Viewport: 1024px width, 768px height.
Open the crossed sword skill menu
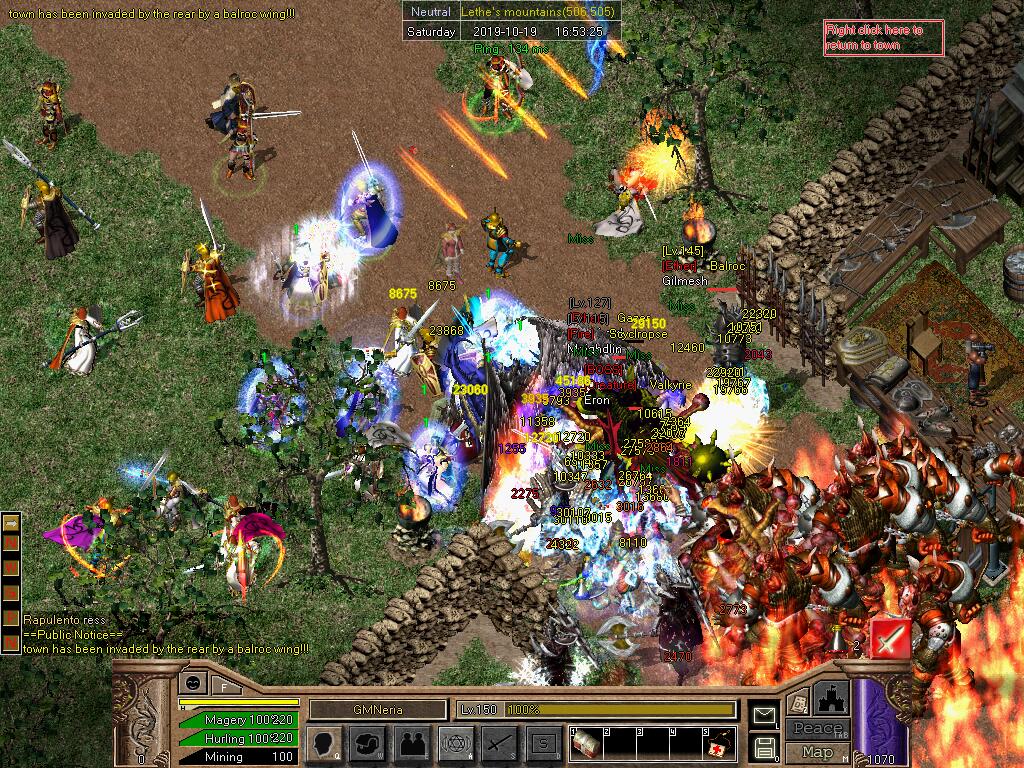click(x=499, y=743)
